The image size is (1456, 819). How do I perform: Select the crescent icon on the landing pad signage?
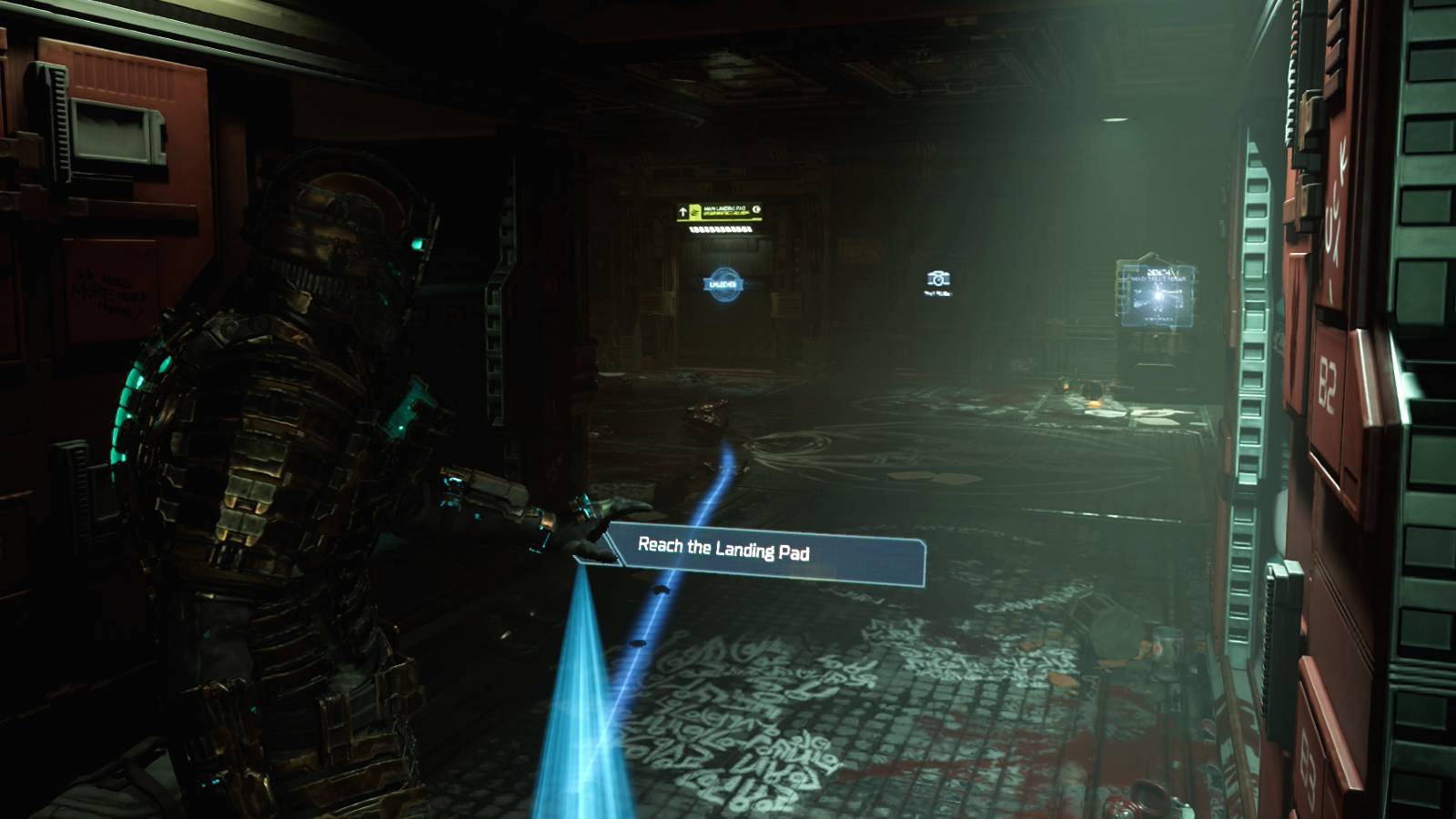756,208
